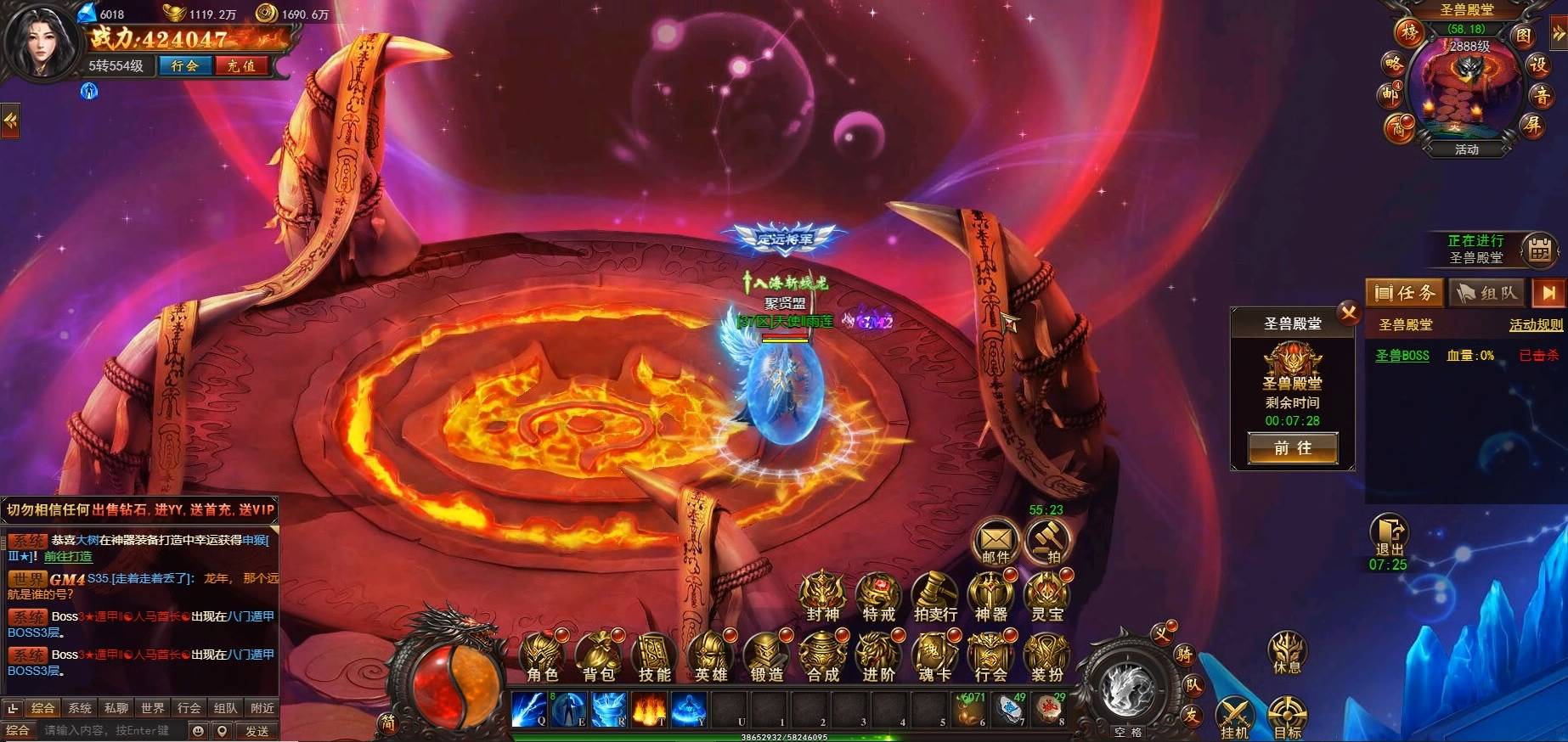Open the 邮件 mail icon

[x=996, y=541]
